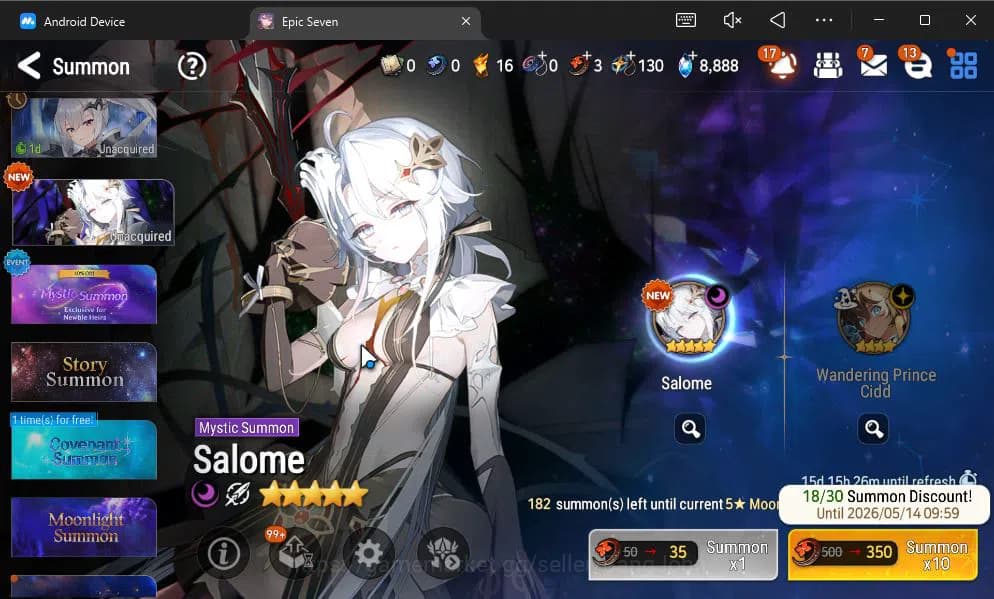The height and width of the screenshot is (599, 994).
Task: Choose the Covenant Summon banner
Action: (x=84, y=450)
